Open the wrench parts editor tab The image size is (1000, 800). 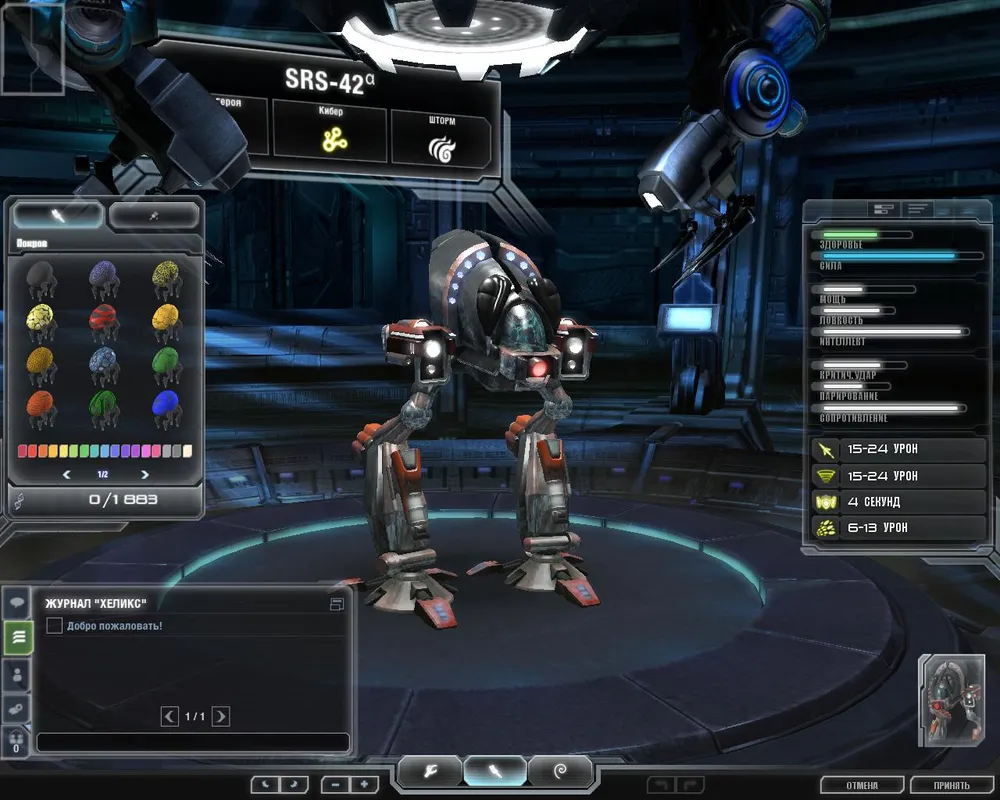431,771
